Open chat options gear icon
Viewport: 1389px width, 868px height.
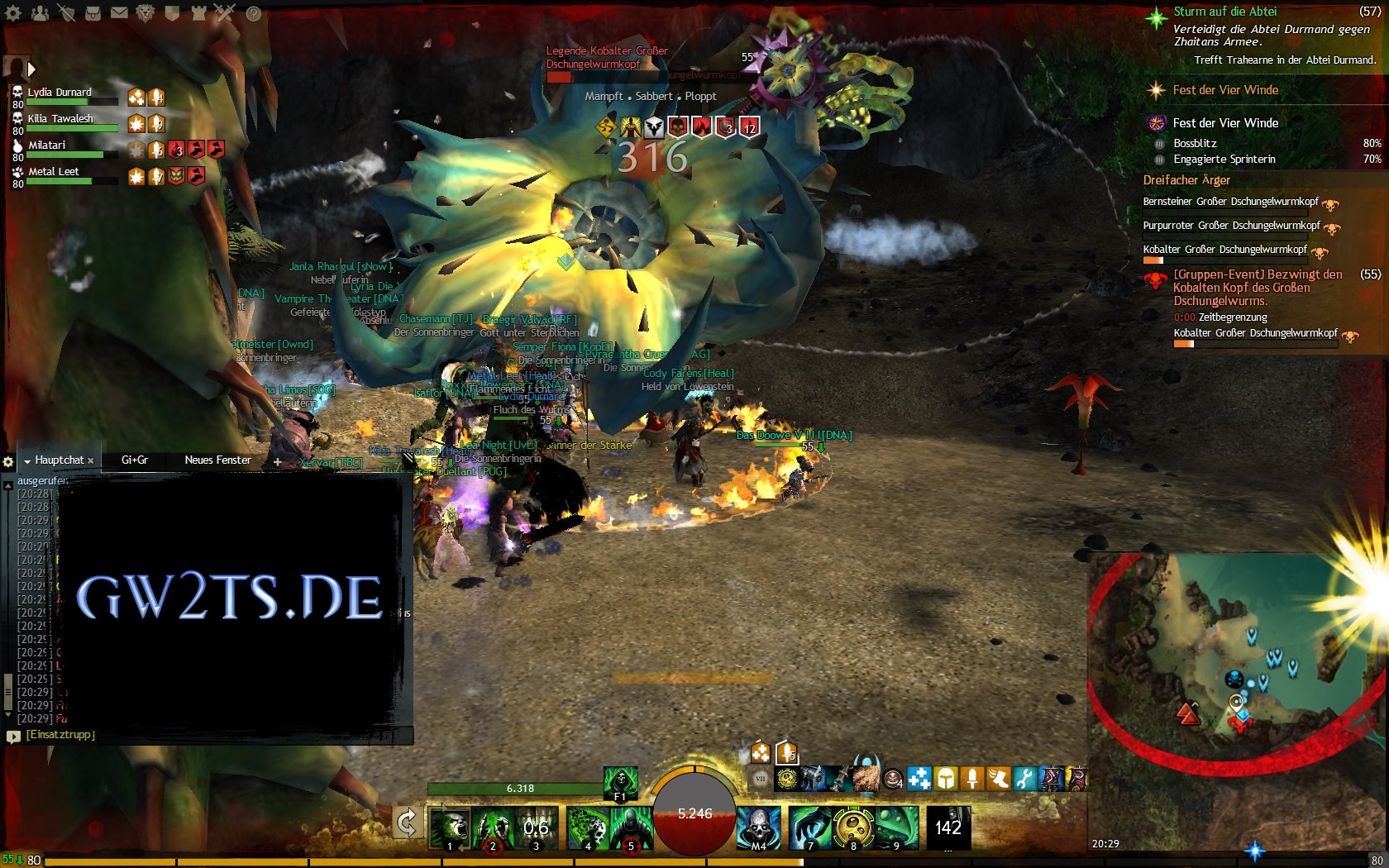coord(8,461)
